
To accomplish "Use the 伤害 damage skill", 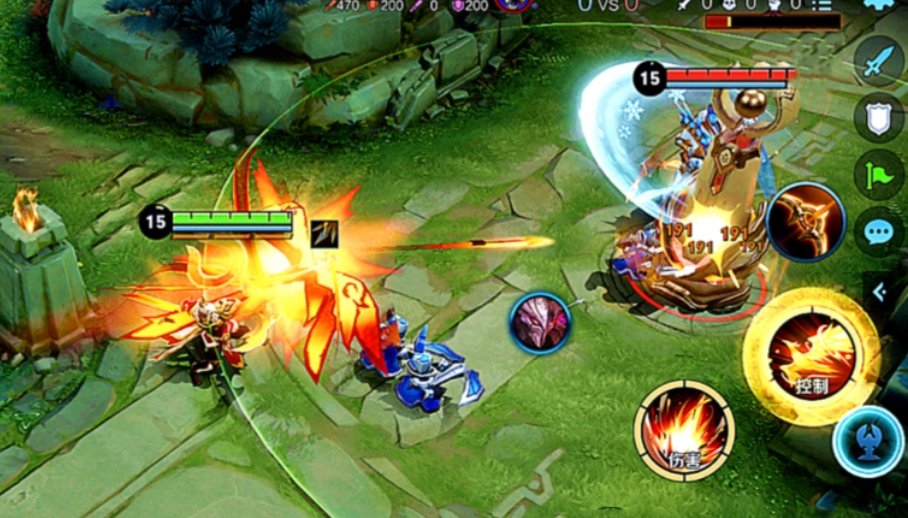I will point(684,430).
